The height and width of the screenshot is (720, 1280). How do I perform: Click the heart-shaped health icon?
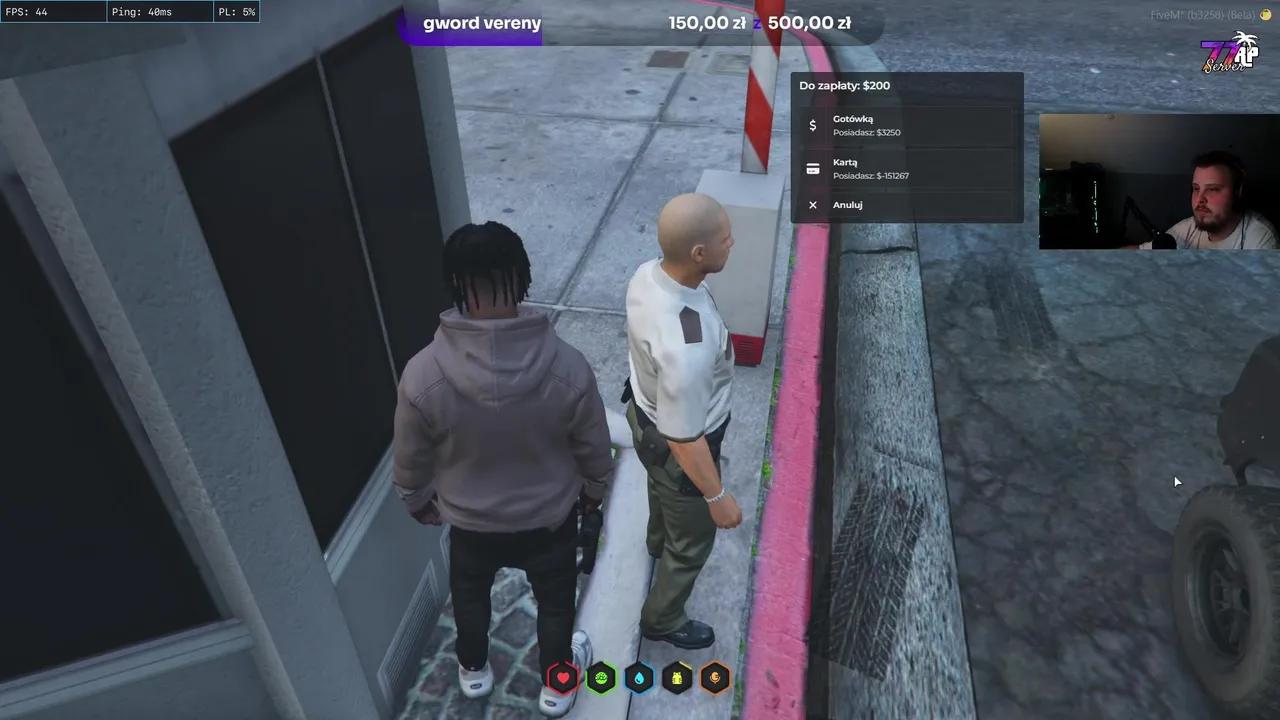[563, 678]
